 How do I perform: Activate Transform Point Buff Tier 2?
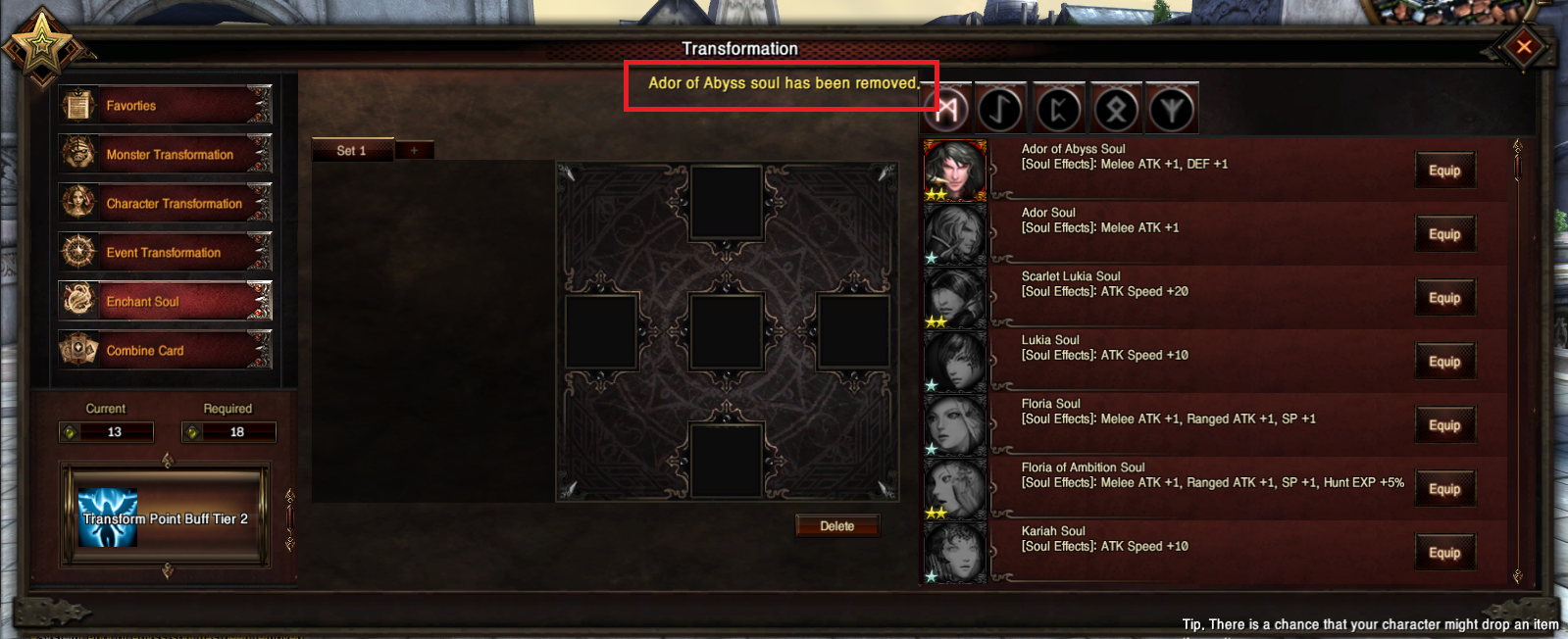[x=165, y=518]
